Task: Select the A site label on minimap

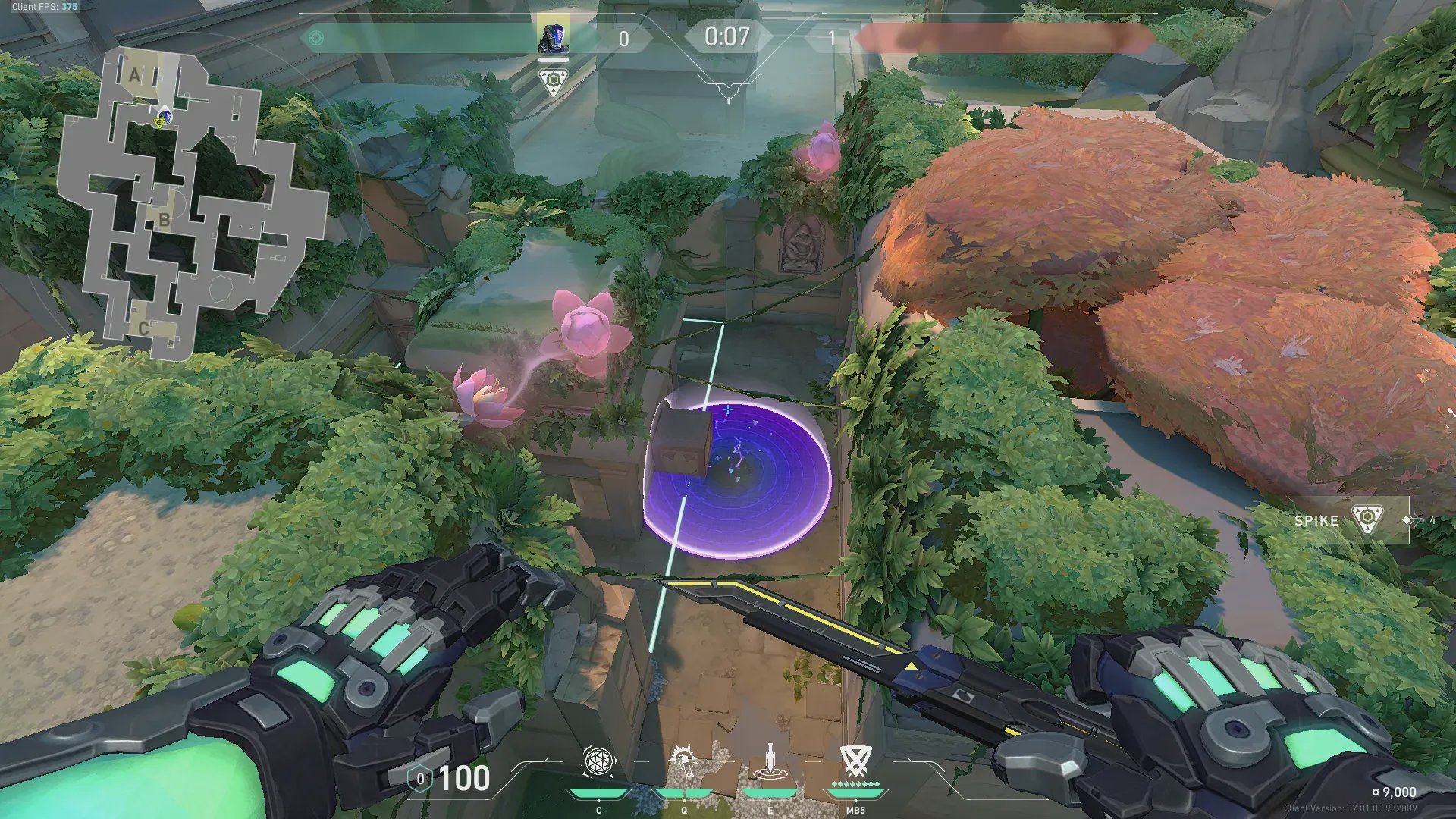Action: tap(135, 75)
